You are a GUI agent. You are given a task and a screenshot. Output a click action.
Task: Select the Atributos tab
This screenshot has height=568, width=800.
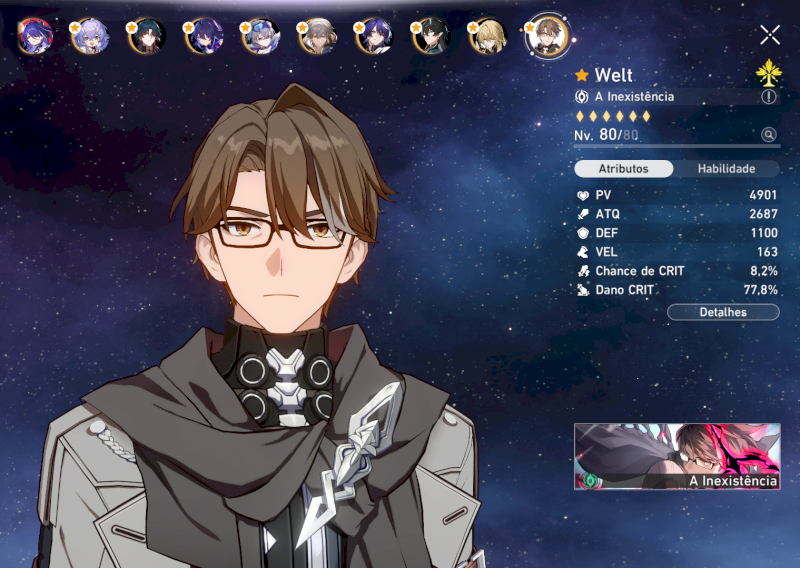[623, 169]
